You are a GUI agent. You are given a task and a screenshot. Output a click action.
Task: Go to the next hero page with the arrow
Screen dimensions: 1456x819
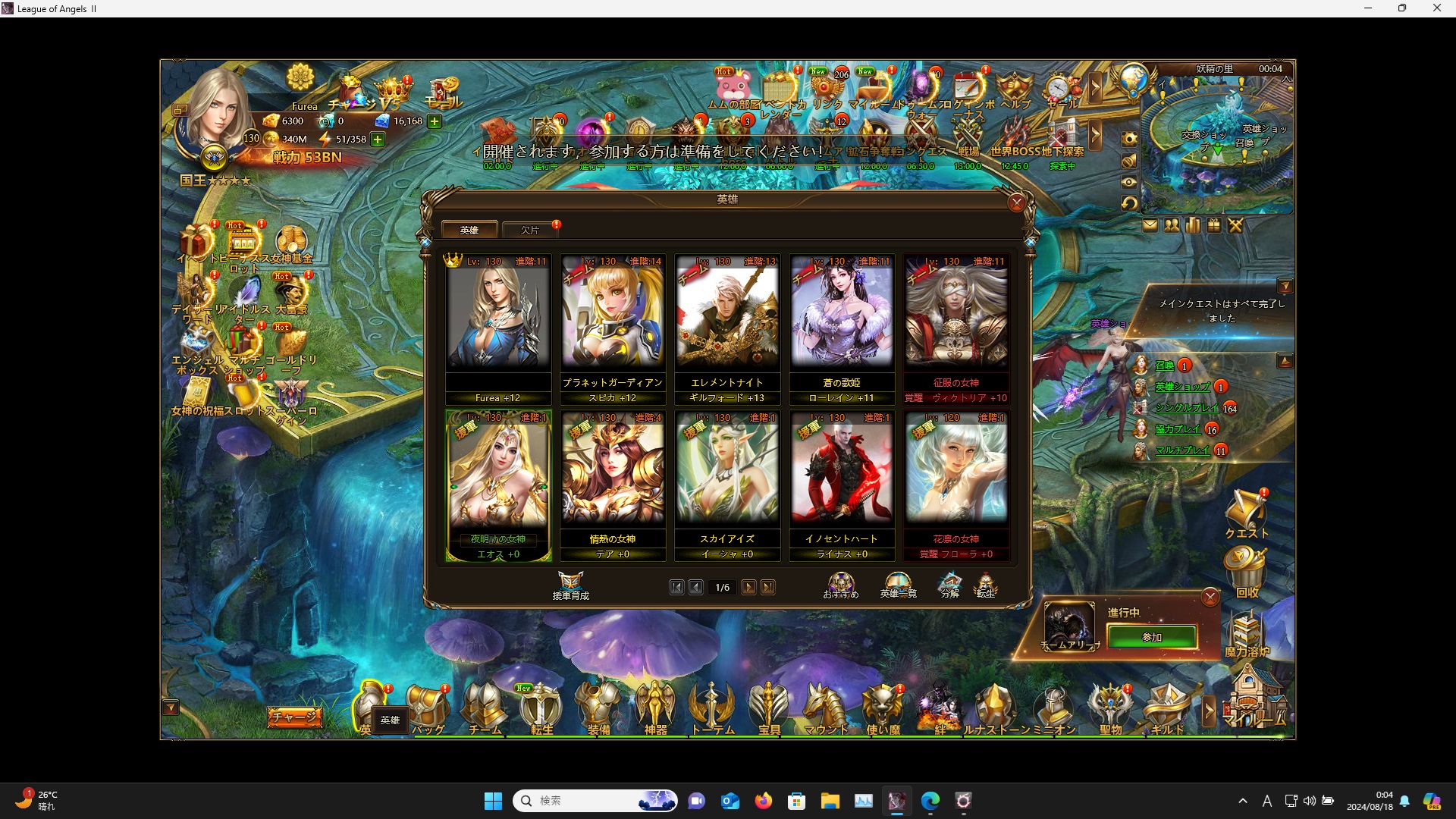click(x=749, y=587)
